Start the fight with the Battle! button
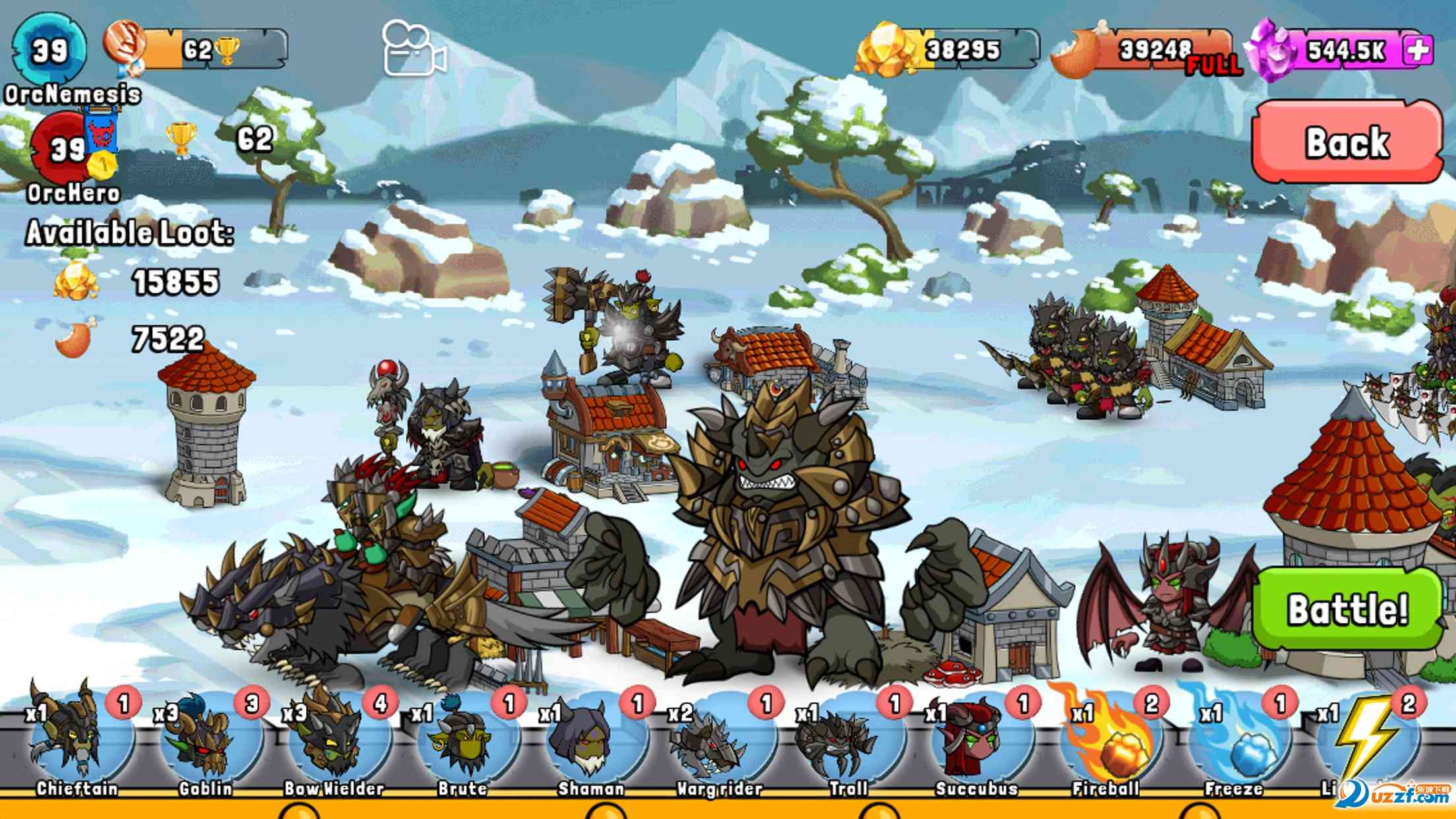Image resolution: width=1456 pixels, height=819 pixels. [1347, 609]
